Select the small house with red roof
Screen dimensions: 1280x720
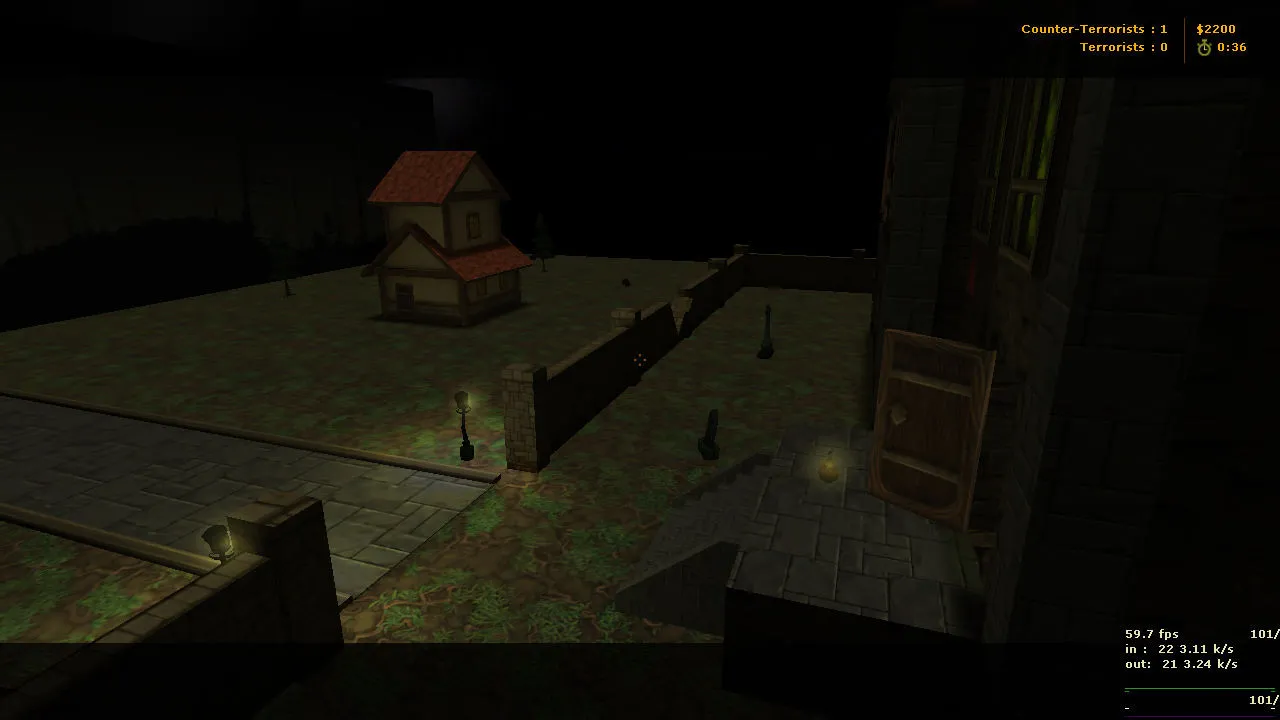coord(450,240)
